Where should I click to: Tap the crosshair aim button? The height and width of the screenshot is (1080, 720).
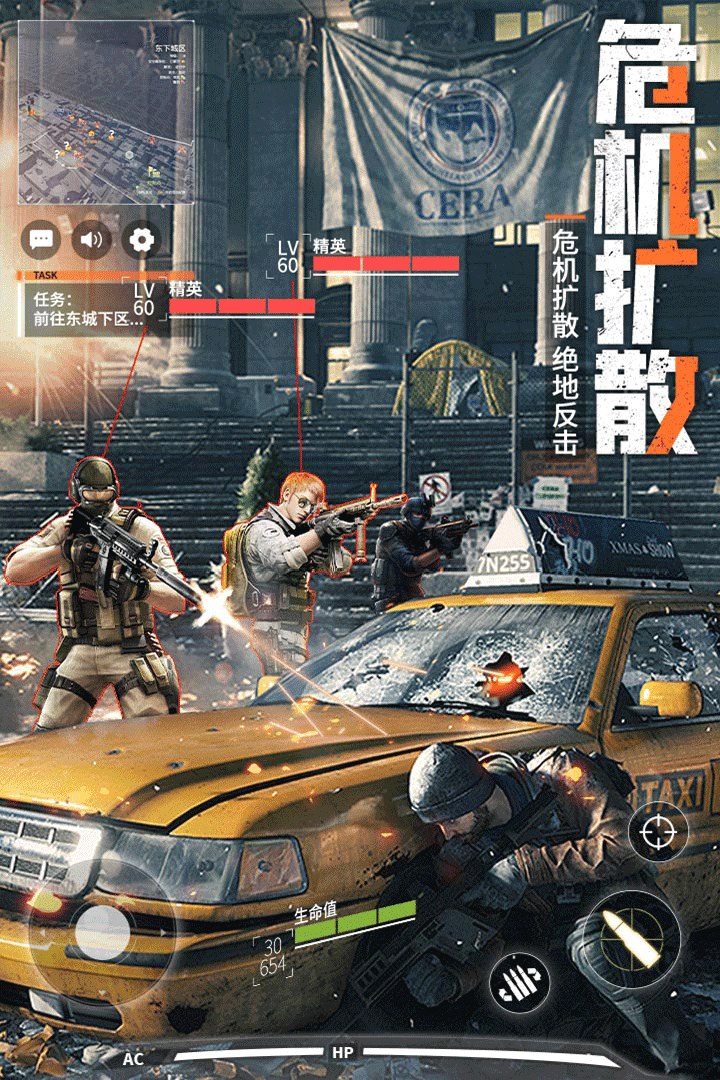click(x=658, y=832)
